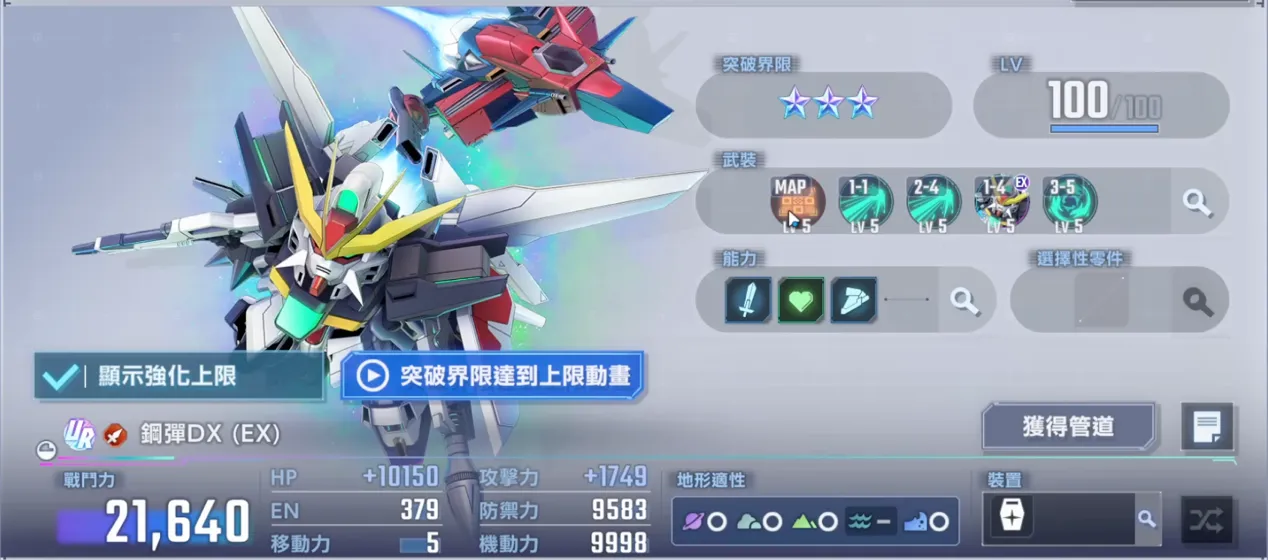Select the 3-5 range weapon icon
Image resolution: width=1268 pixels, height=560 pixels.
coord(1069,201)
